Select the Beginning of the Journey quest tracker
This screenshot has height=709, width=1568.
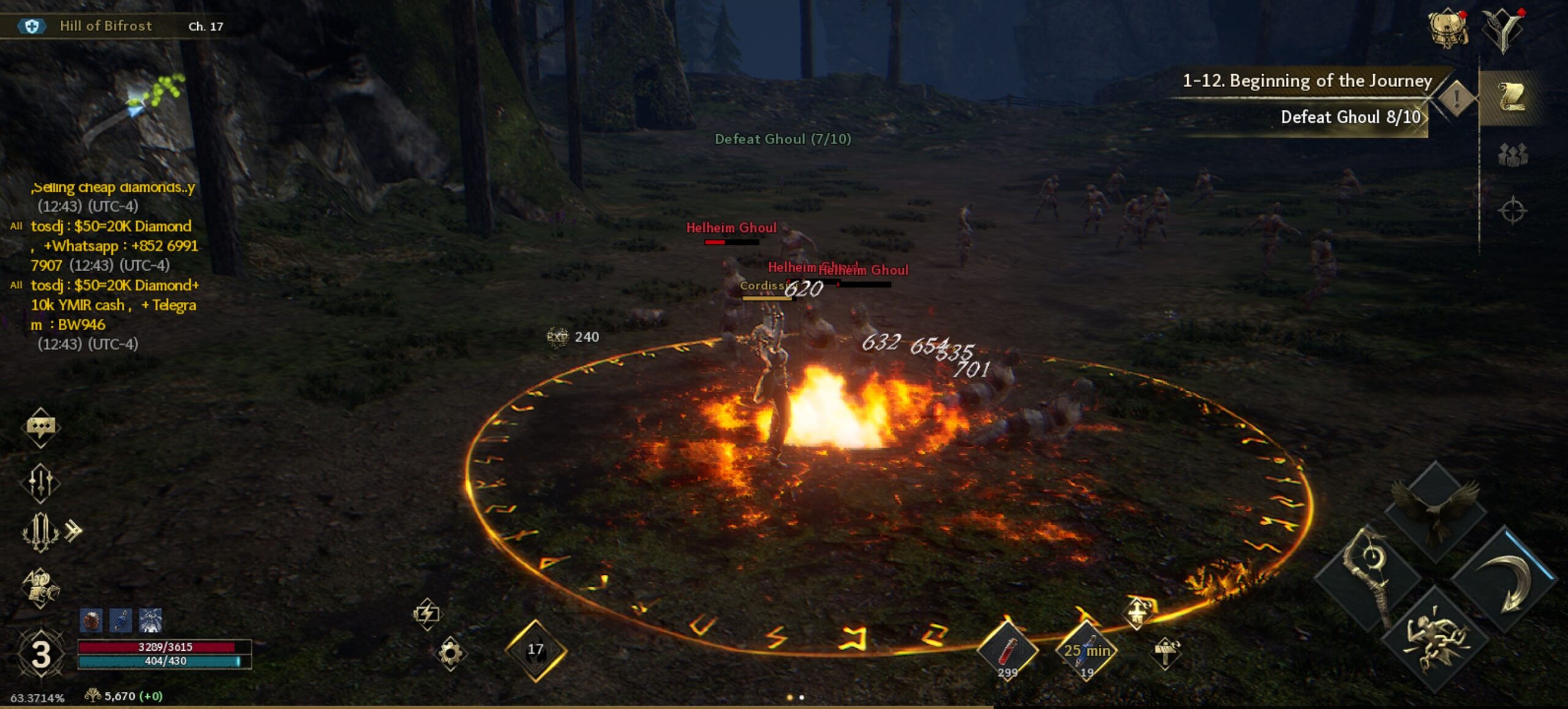pyautogui.click(x=1306, y=81)
